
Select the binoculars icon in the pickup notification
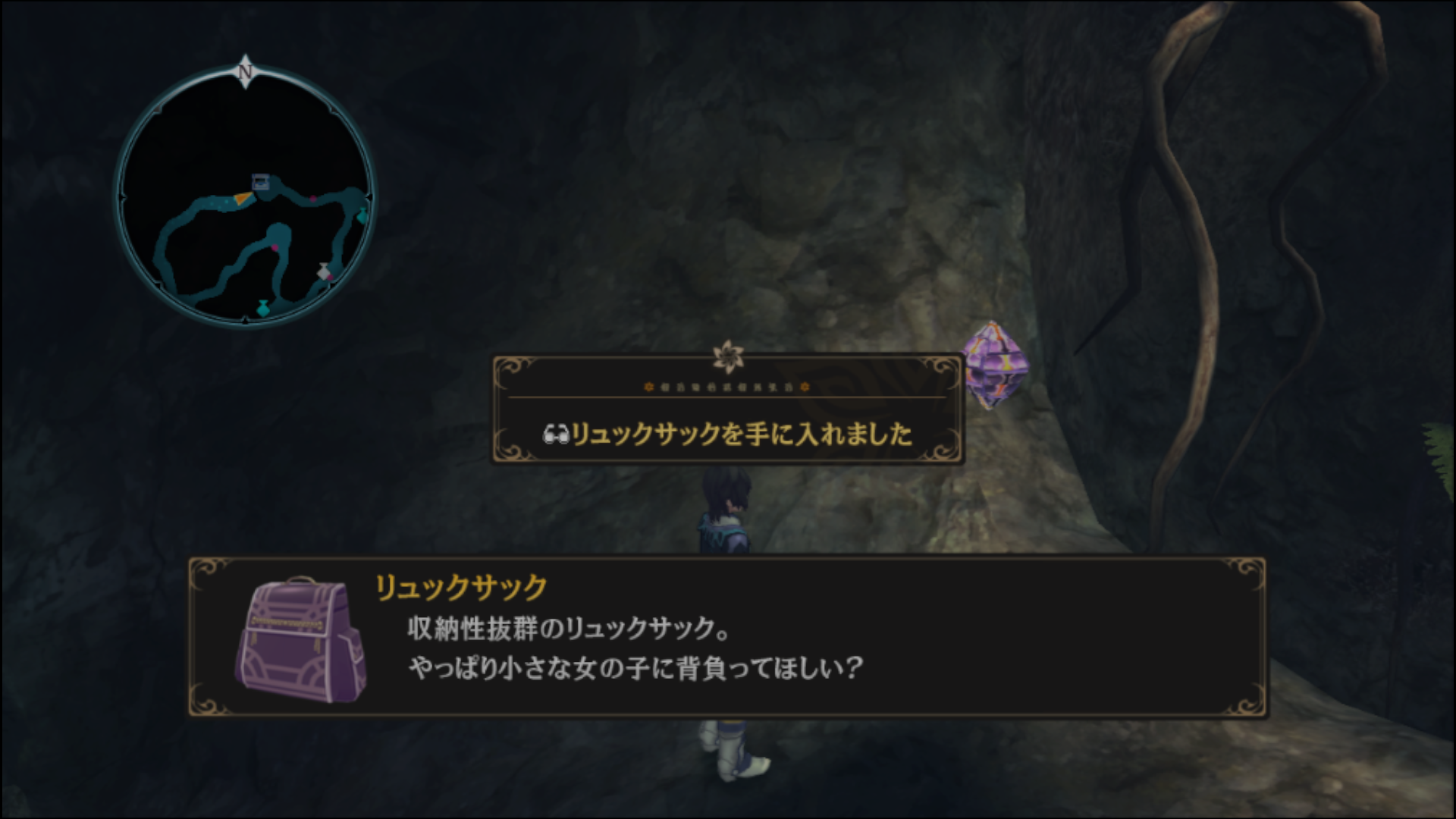tap(557, 435)
